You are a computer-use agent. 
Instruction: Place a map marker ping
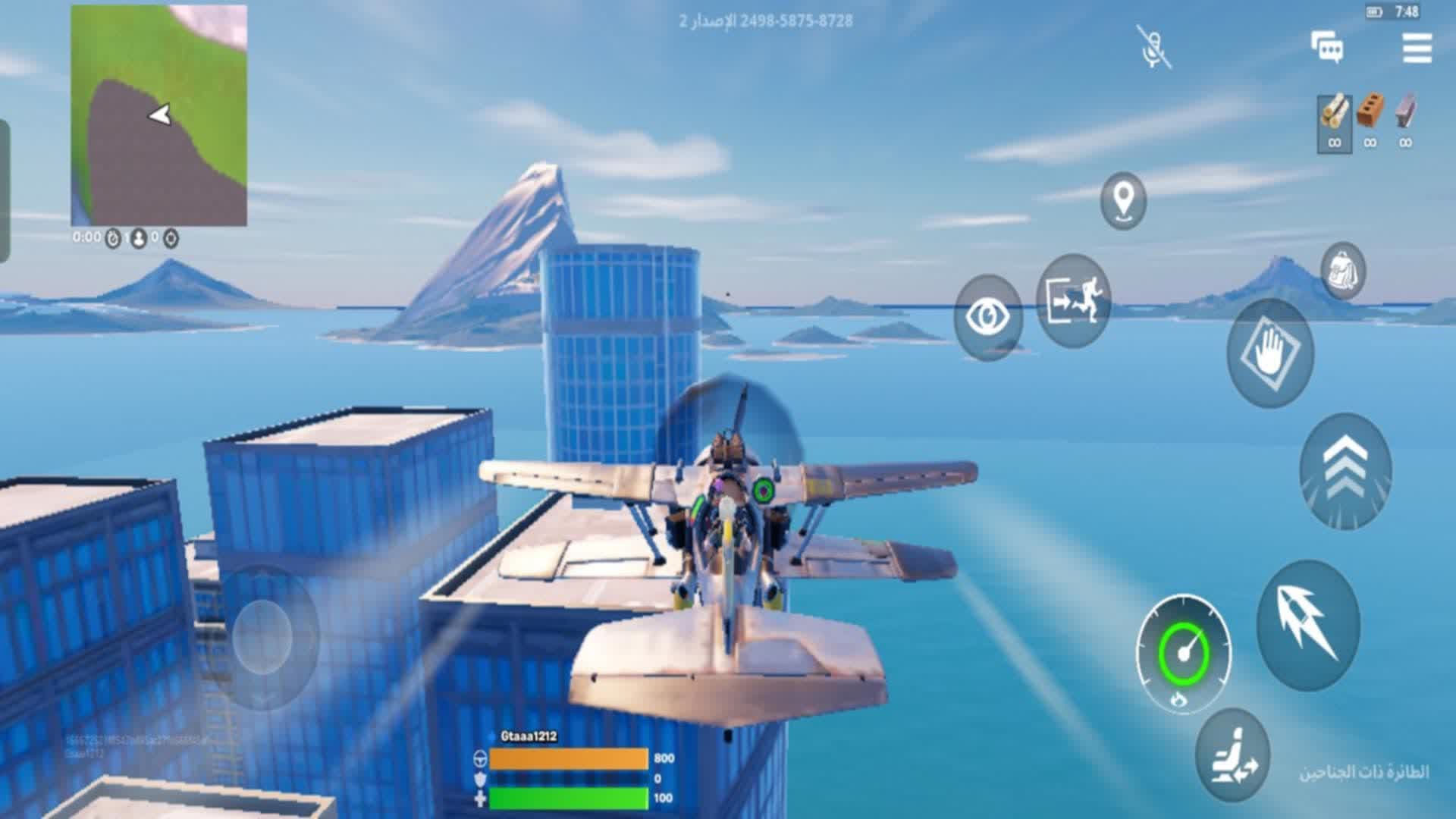tap(1122, 201)
